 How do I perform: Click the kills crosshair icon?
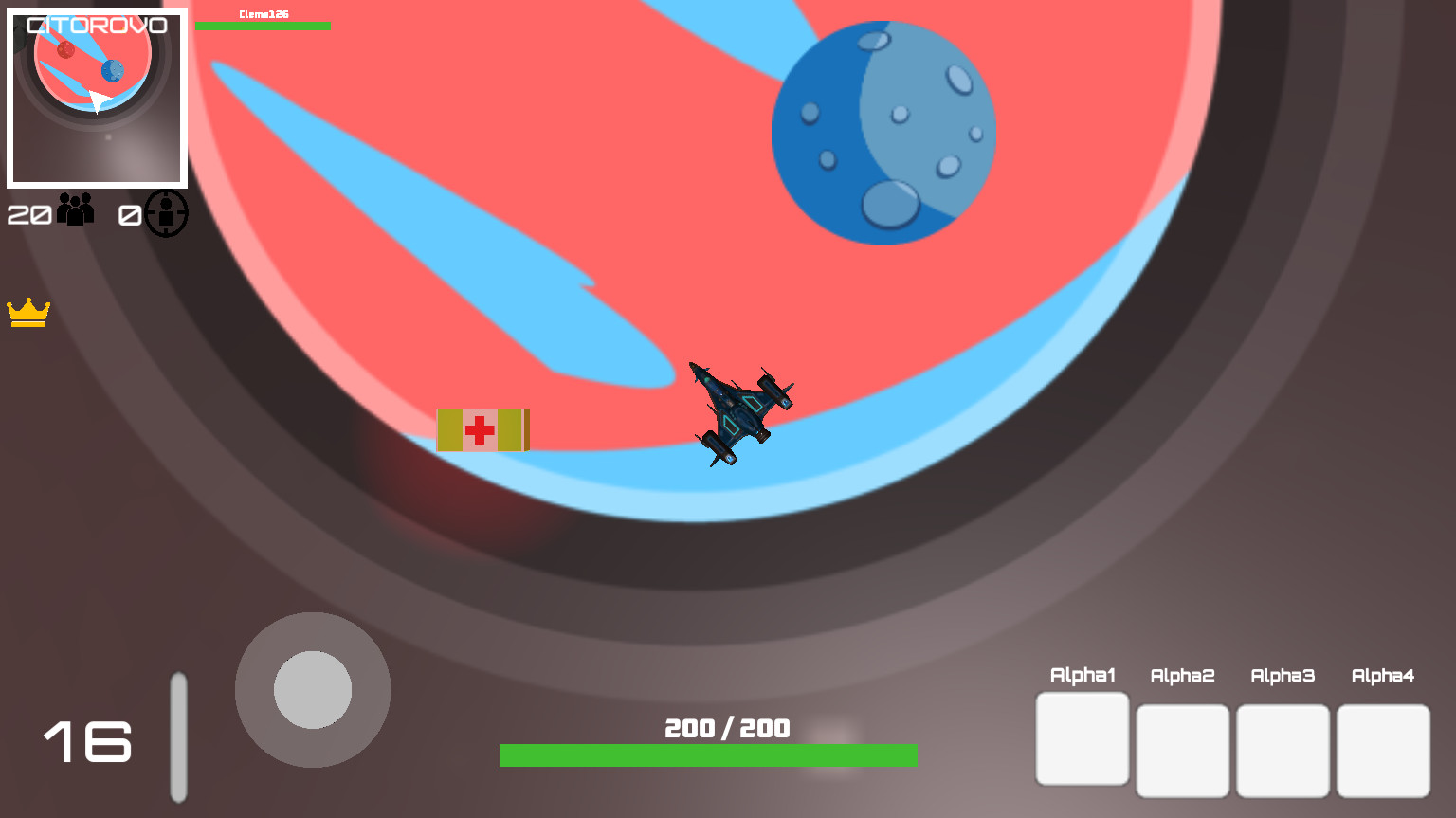click(166, 212)
